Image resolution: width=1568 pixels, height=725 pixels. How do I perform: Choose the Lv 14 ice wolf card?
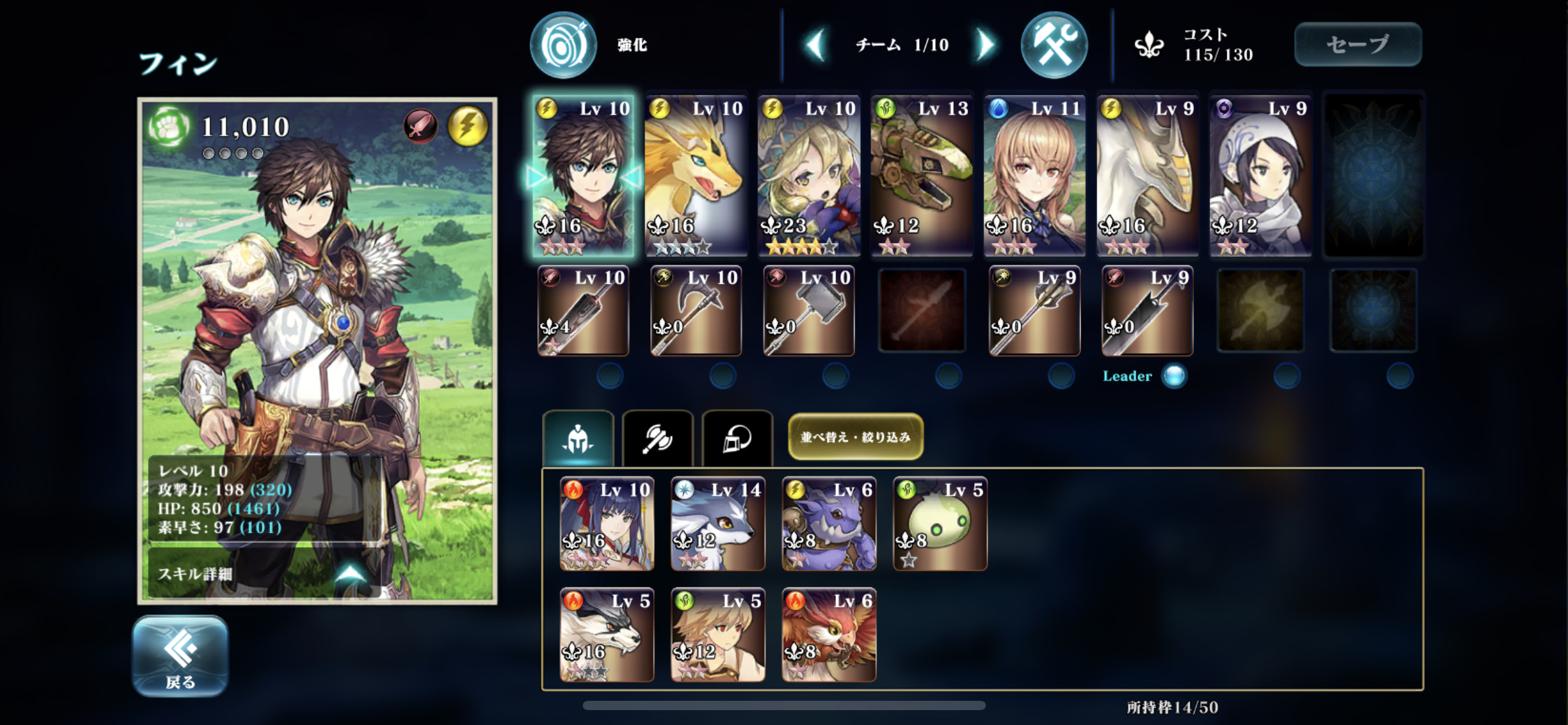click(718, 524)
